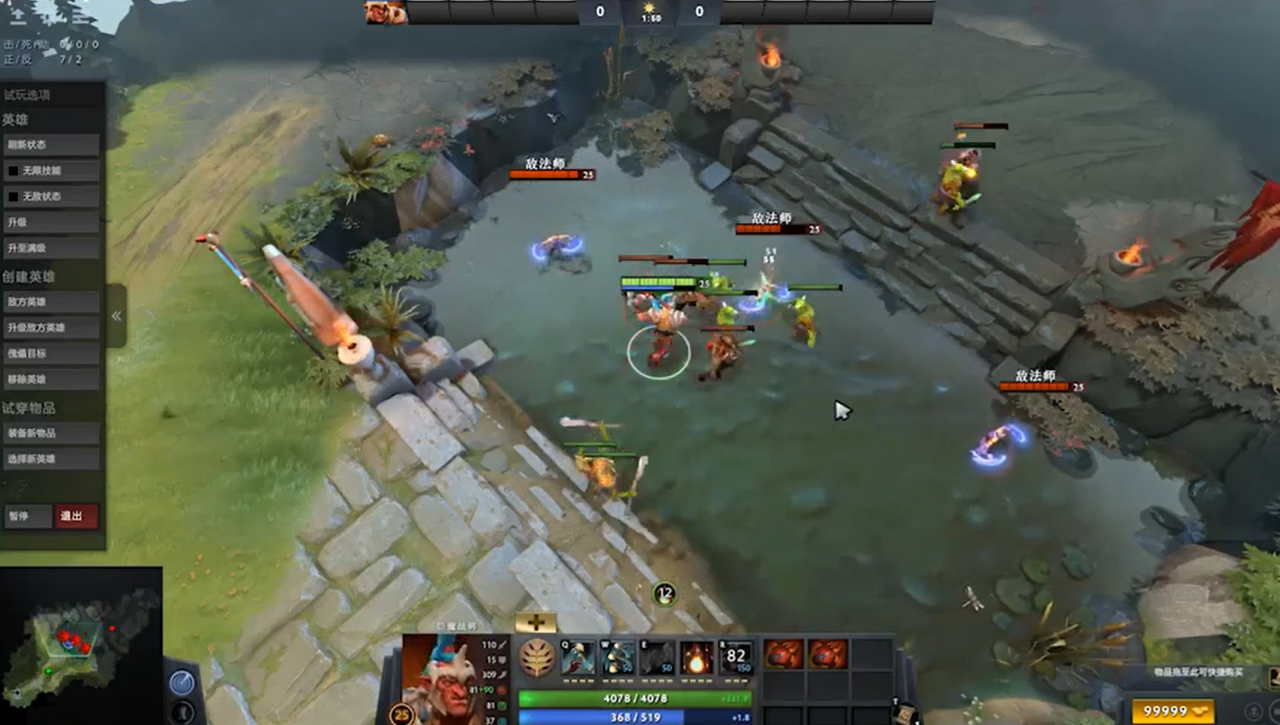Screen dimensions: 1280x725
Task: Pause the game with the 暂停 button
Action: point(30,517)
